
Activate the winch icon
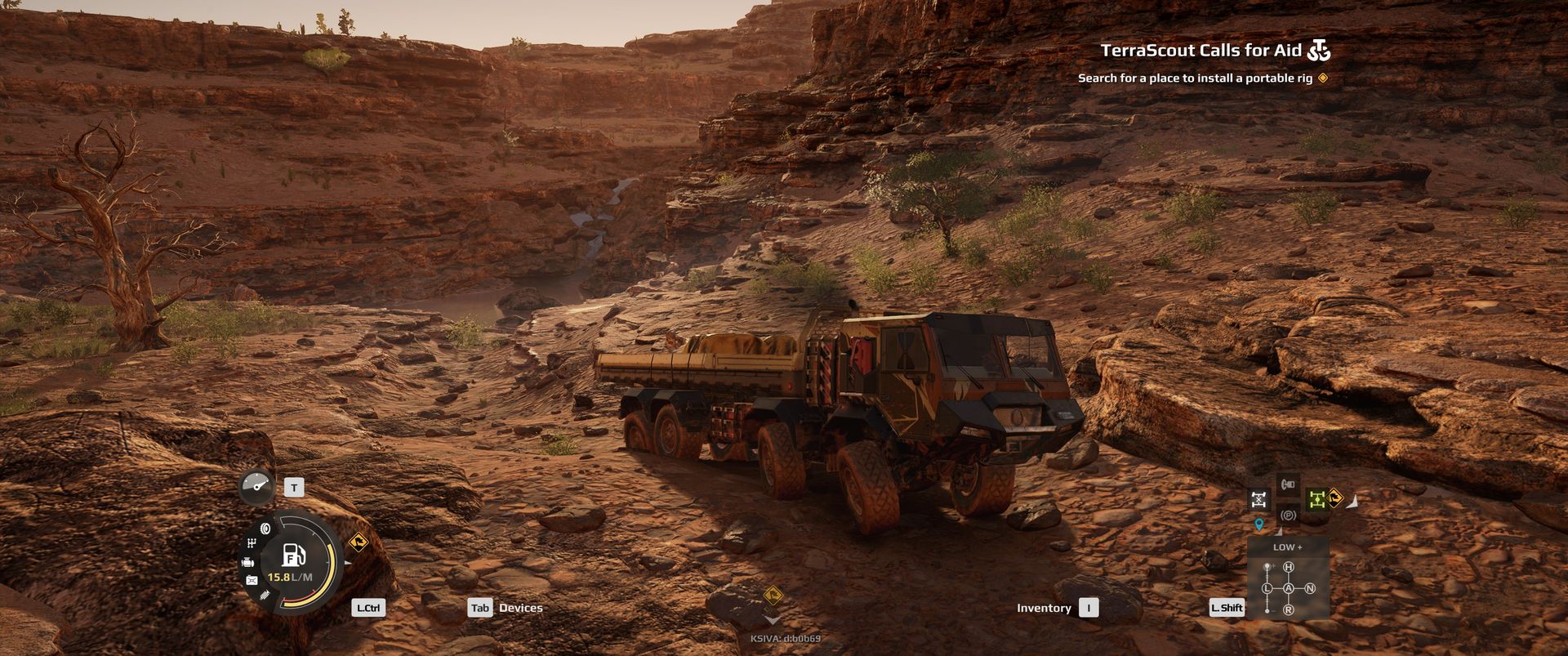pyautogui.click(x=1288, y=484)
